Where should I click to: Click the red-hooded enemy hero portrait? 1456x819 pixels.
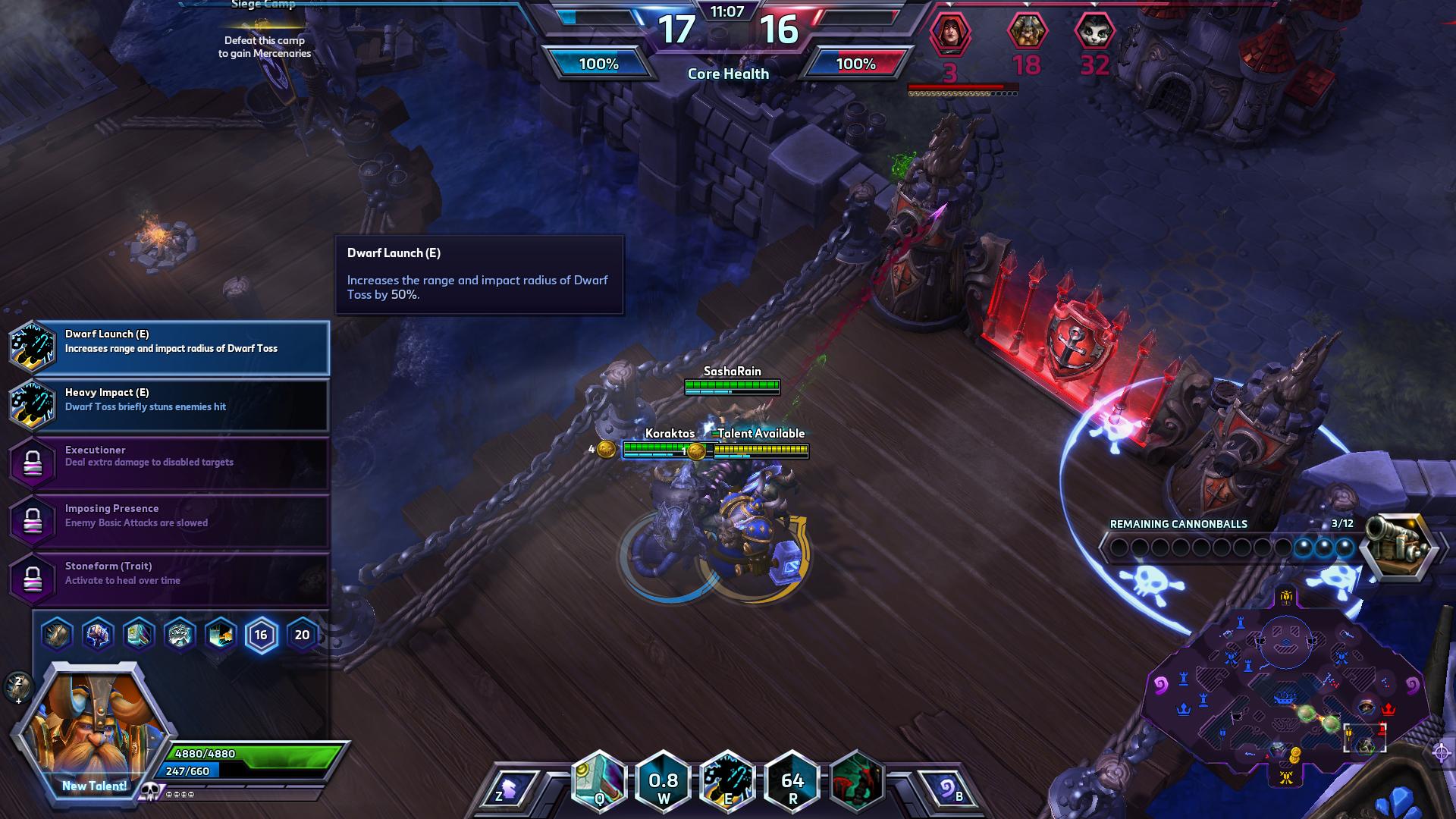click(950, 33)
